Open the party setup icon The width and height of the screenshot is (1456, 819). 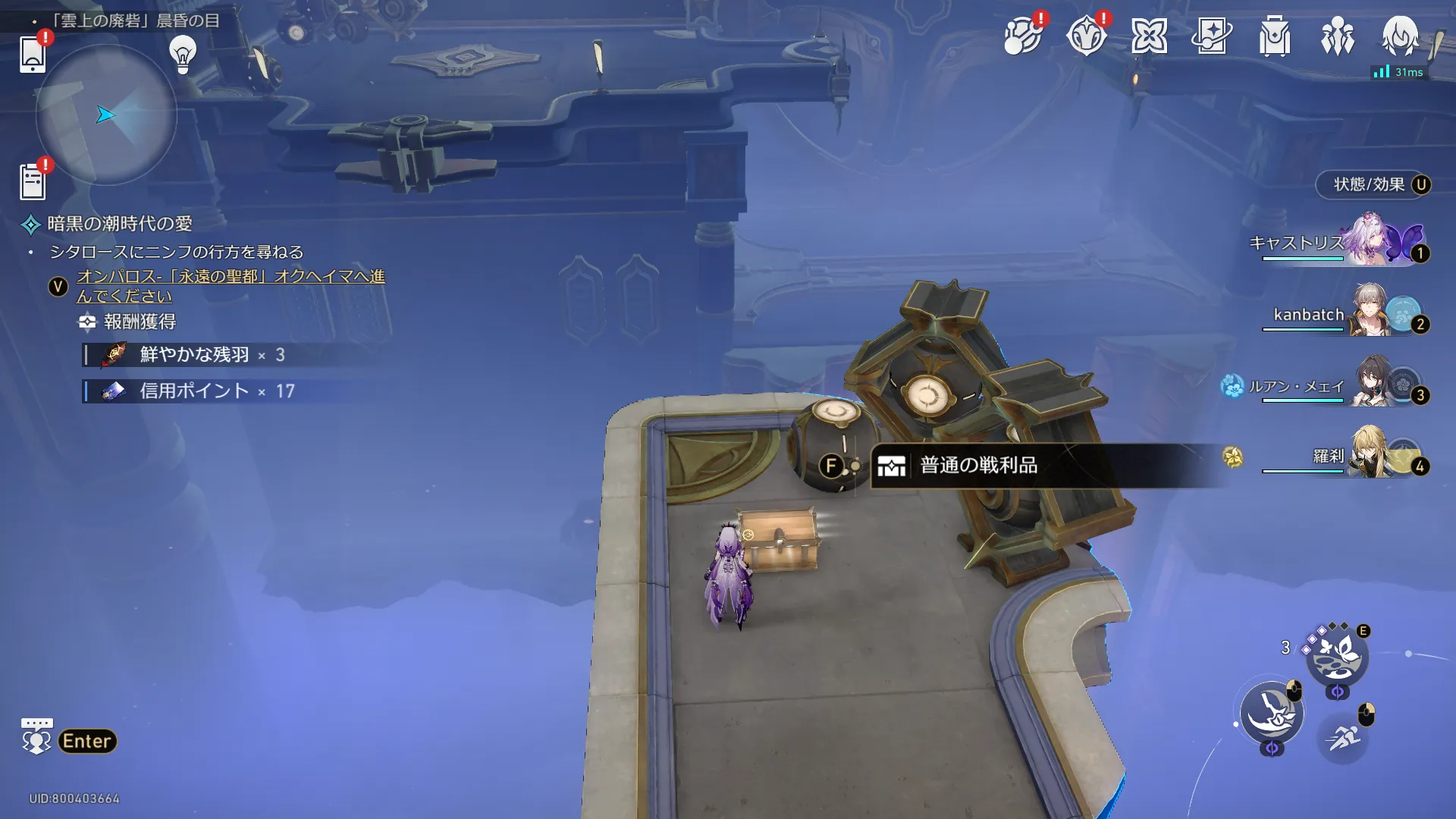[1337, 36]
